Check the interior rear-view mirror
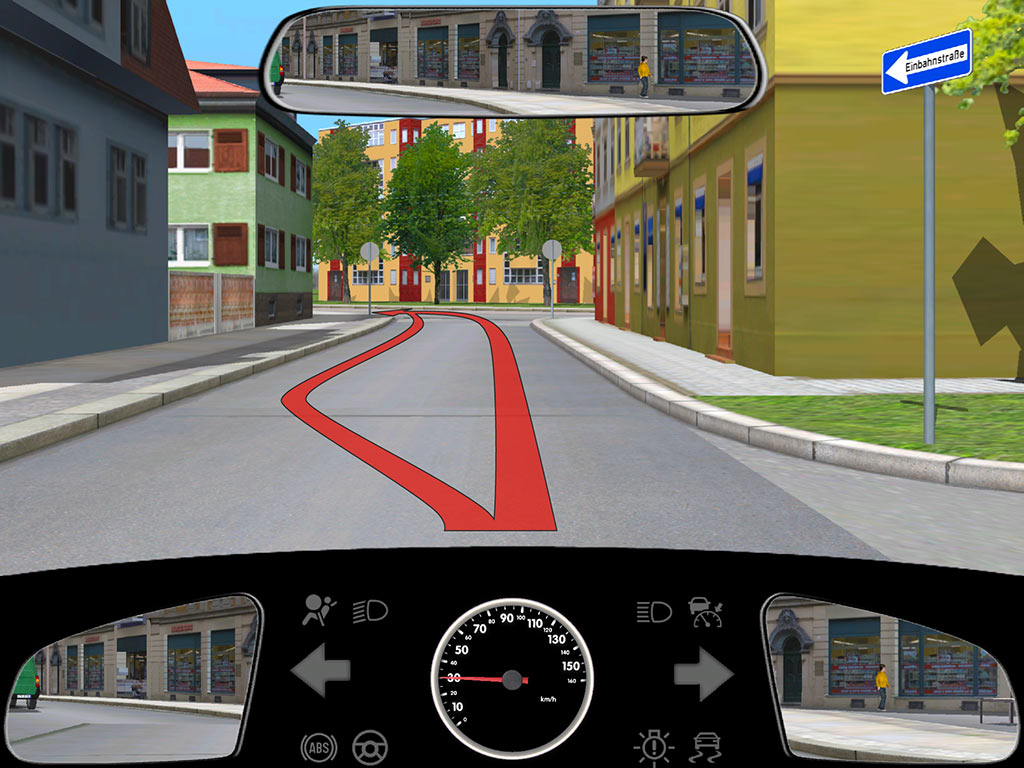Screen dimensions: 1024x768 (513, 62)
